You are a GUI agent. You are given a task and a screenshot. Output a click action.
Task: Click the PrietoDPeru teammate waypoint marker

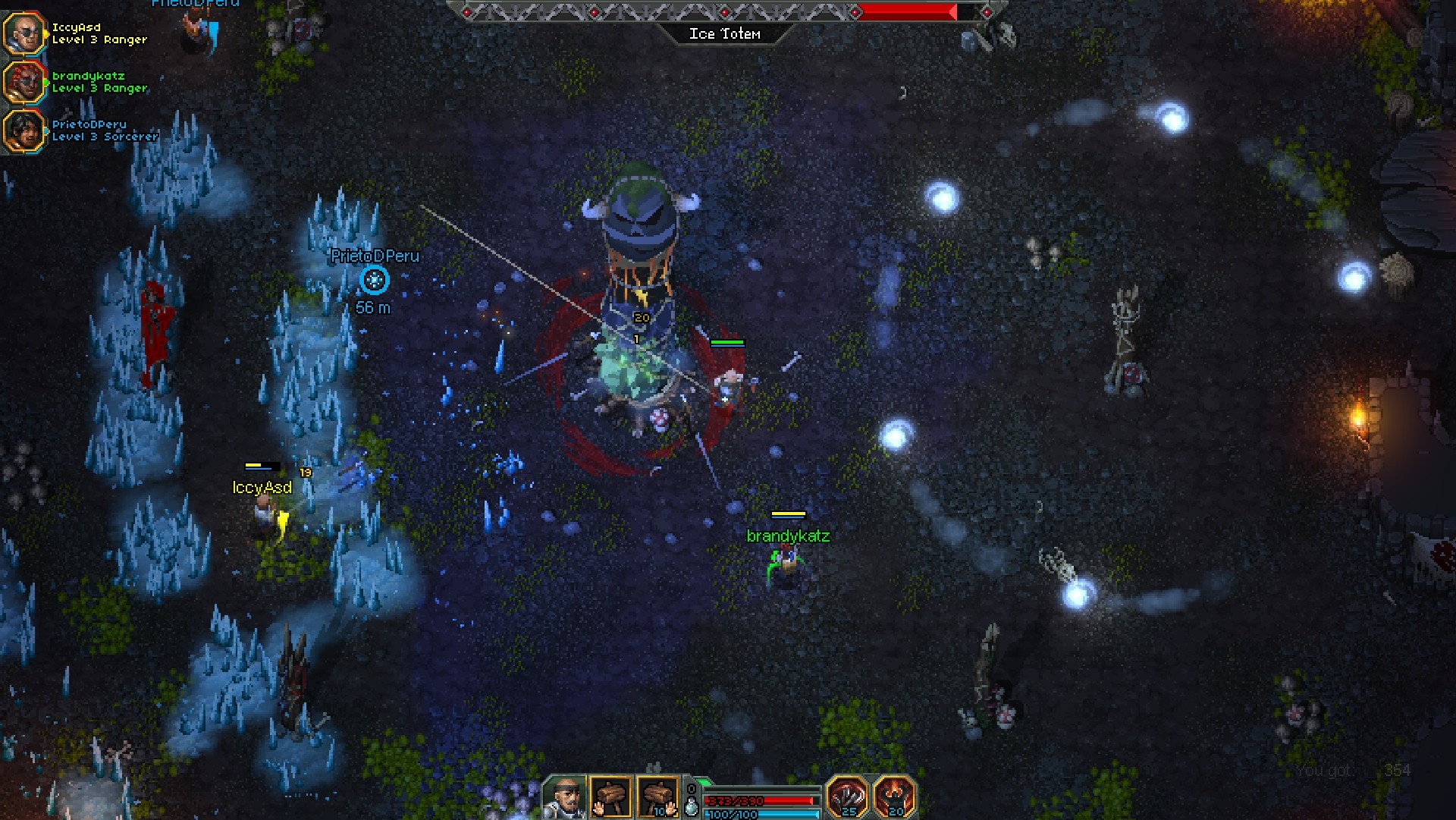point(374,280)
